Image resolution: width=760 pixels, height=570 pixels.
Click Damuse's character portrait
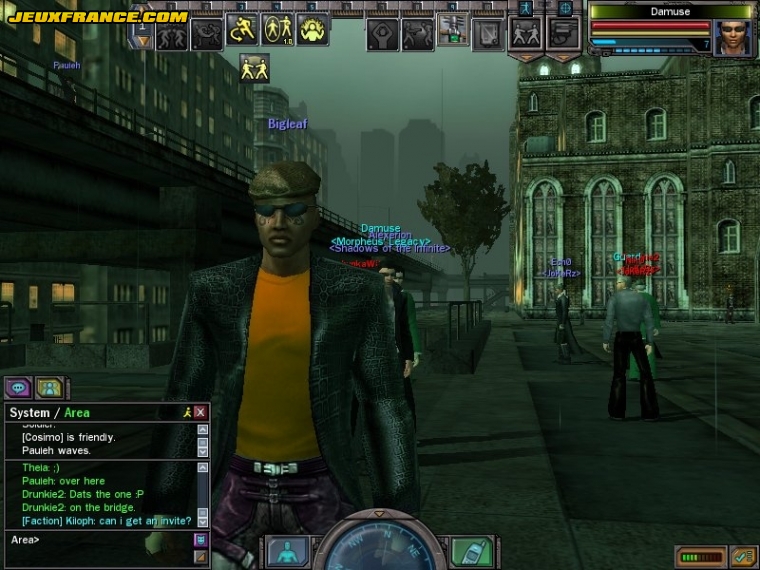pos(732,37)
